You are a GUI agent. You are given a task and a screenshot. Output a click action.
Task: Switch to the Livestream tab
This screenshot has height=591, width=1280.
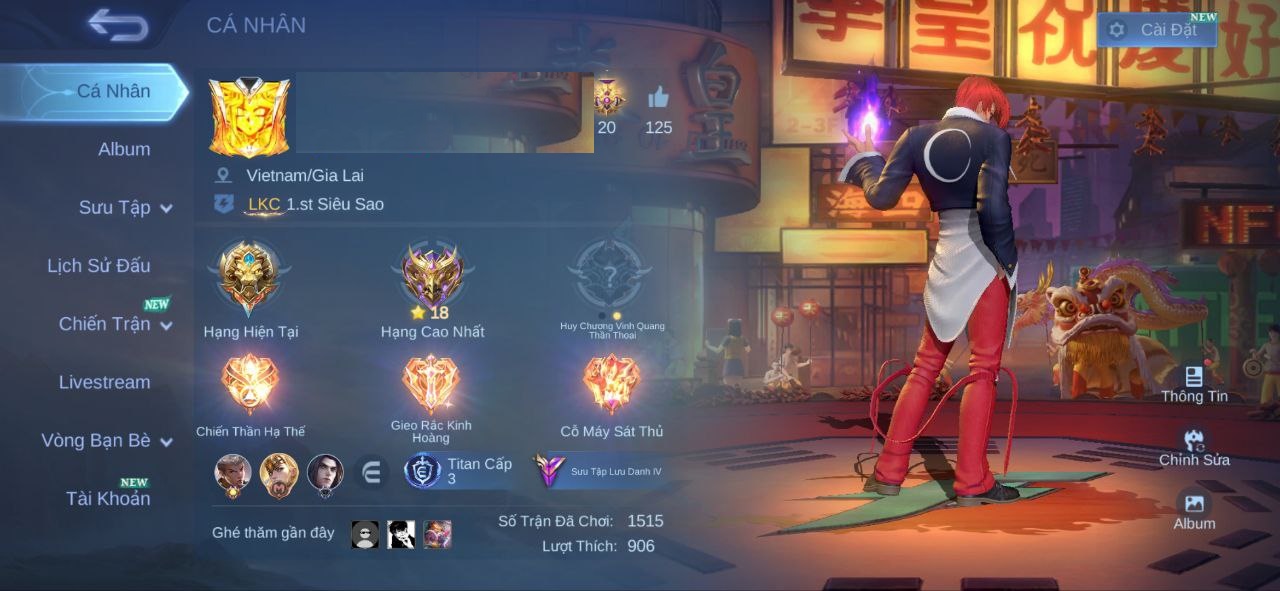[x=104, y=382]
